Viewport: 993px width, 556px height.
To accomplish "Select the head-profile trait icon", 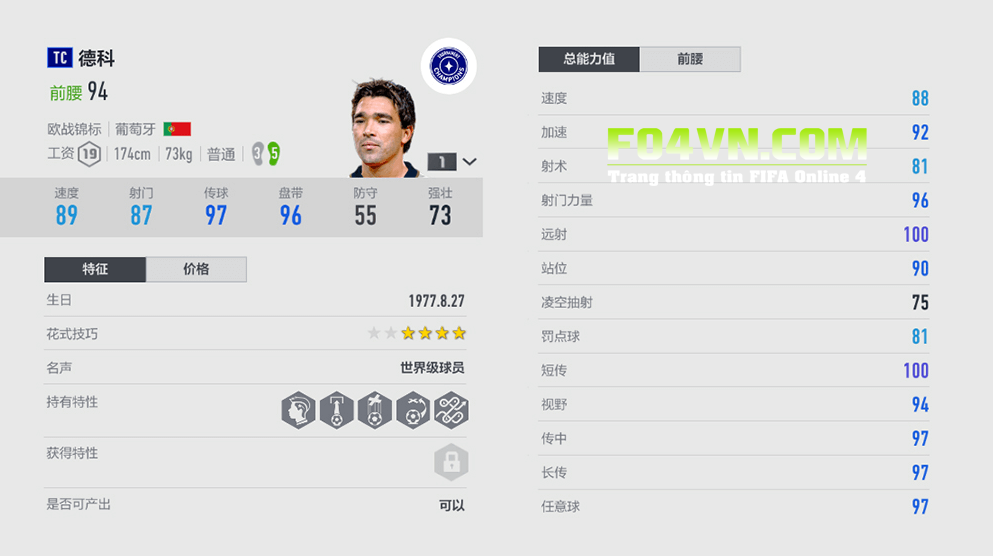I will (298, 410).
